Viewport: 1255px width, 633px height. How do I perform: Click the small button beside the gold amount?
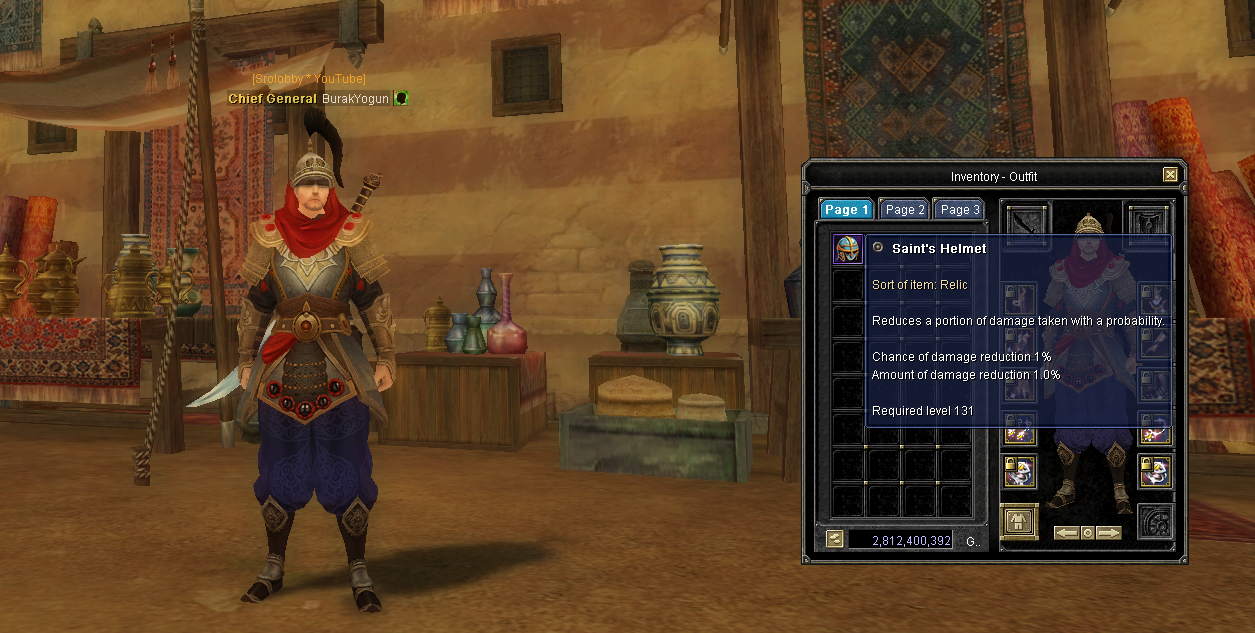tap(835, 540)
